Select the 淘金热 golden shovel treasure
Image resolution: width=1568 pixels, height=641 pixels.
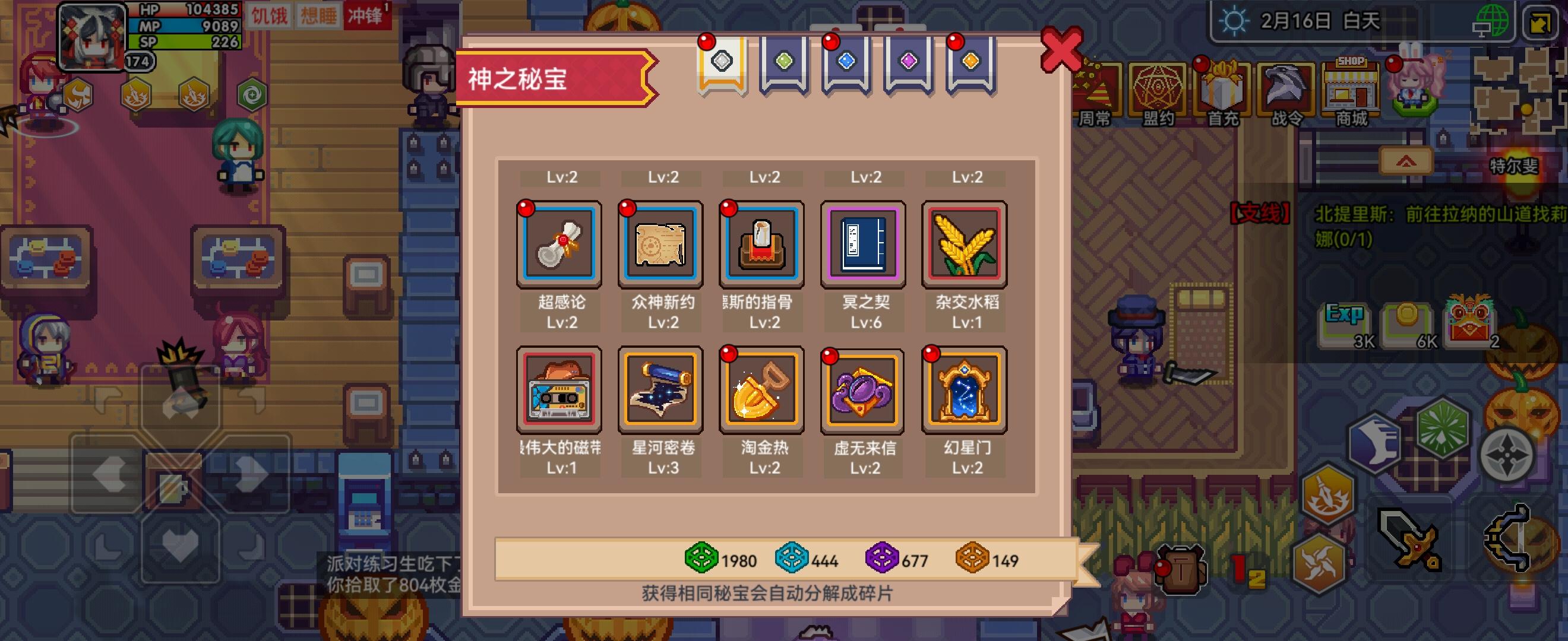761,391
